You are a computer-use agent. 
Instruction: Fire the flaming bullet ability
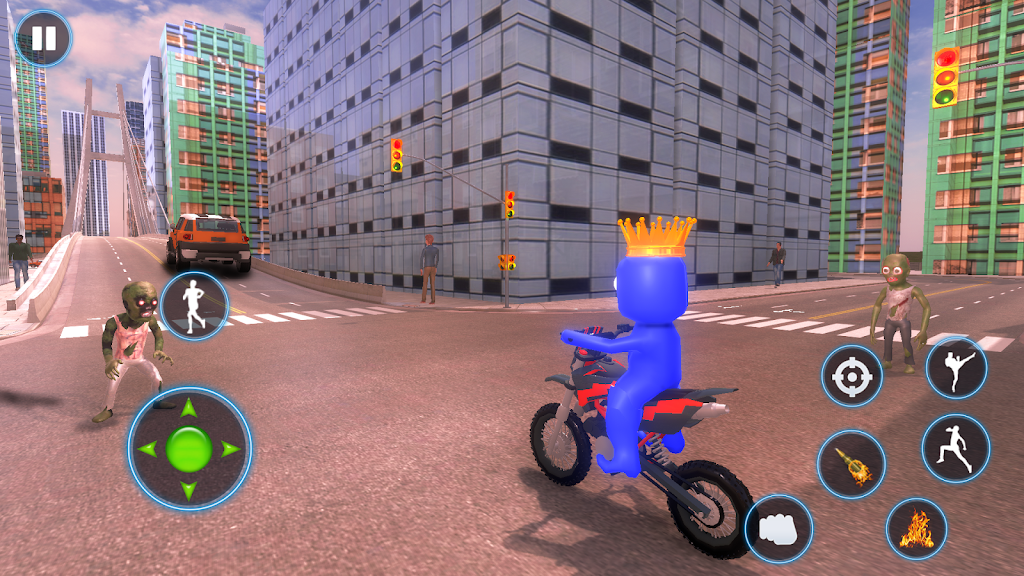pyautogui.click(x=851, y=464)
